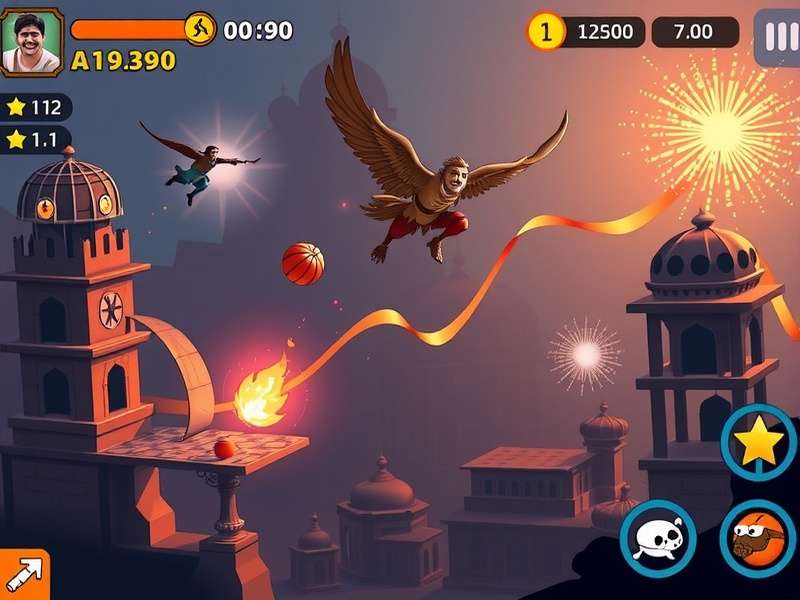The width and height of the screenshot is (800, 600).
Task: Open the pause menu button
Action: pos(777,37)
